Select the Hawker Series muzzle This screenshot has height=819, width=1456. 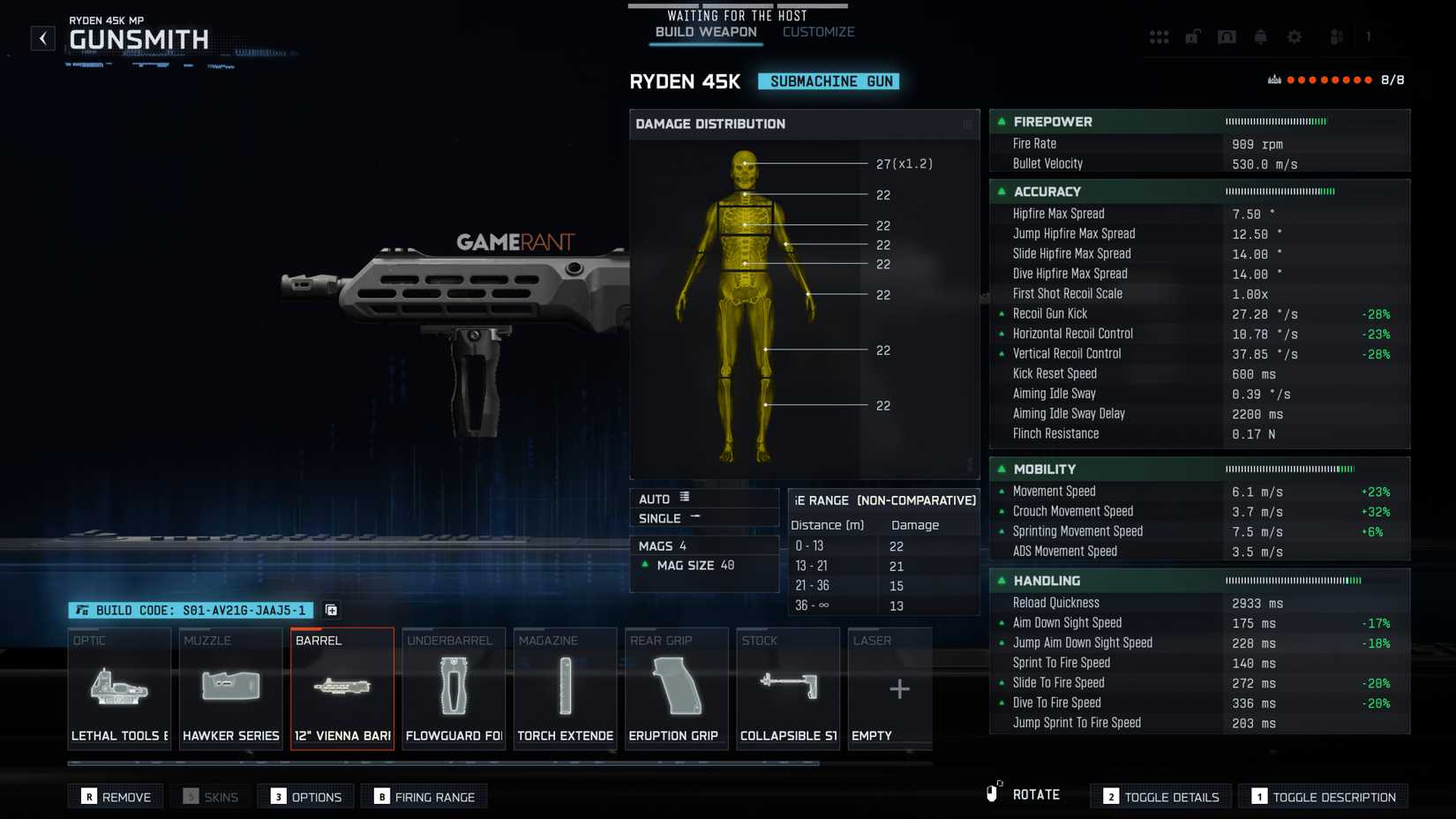230,688
